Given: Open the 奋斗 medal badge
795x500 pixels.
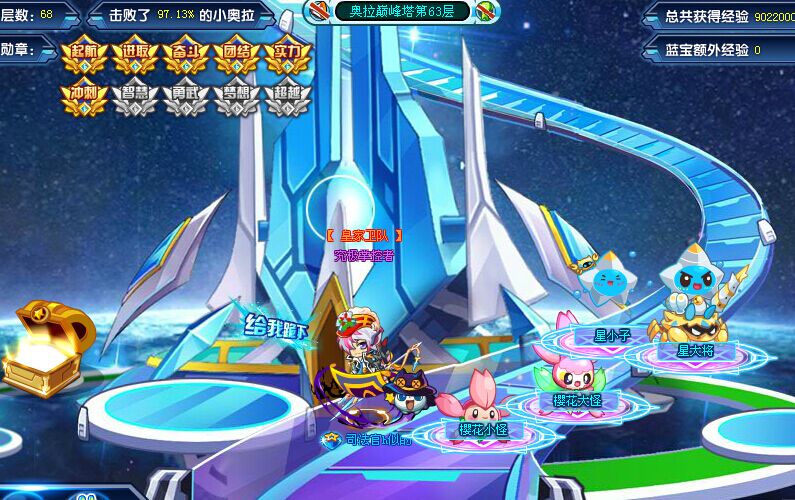Looking at the screenshot, I should pos(186,57).
